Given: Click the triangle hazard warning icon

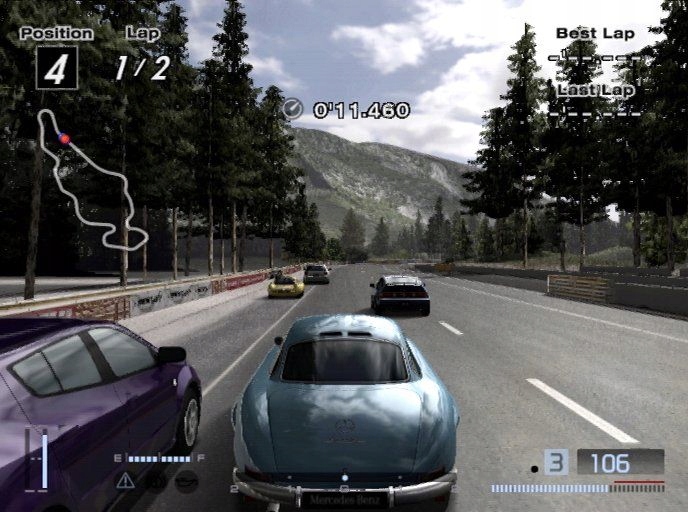Looking at the screenshot, I should click(125, 481).
